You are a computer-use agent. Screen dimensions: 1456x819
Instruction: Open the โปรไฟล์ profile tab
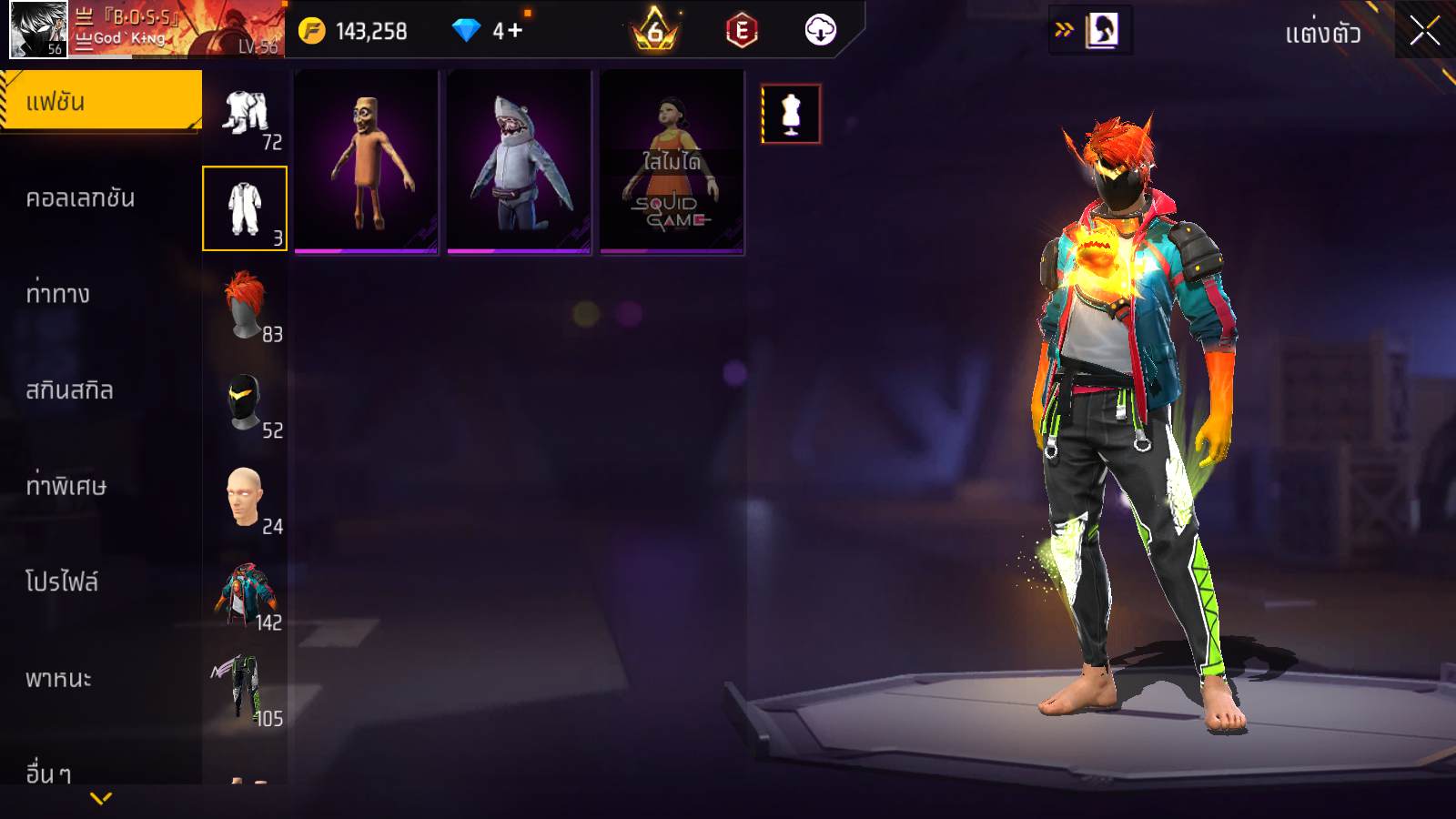62,582
